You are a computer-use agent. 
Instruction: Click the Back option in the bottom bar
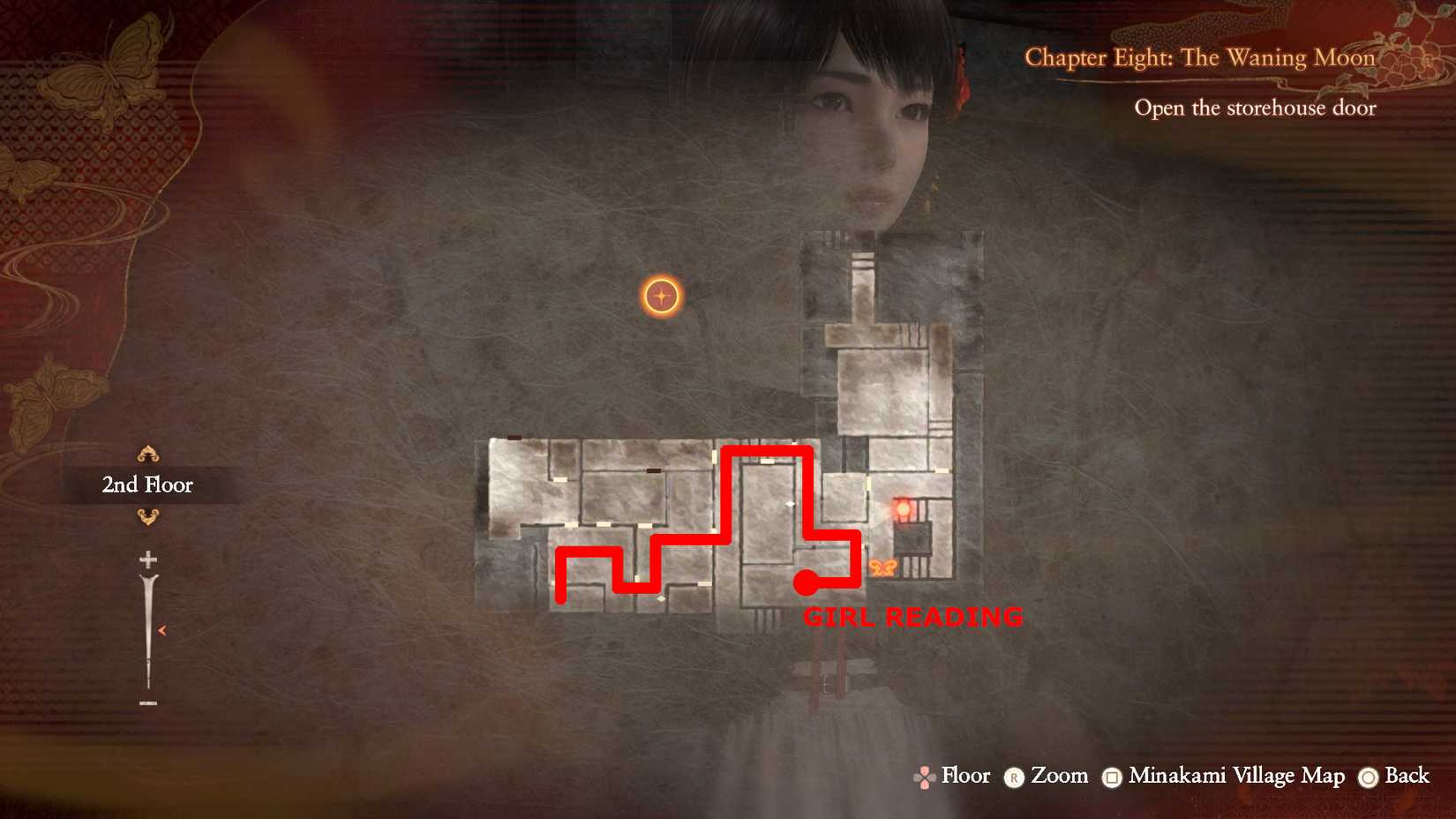click(1407, 778)
